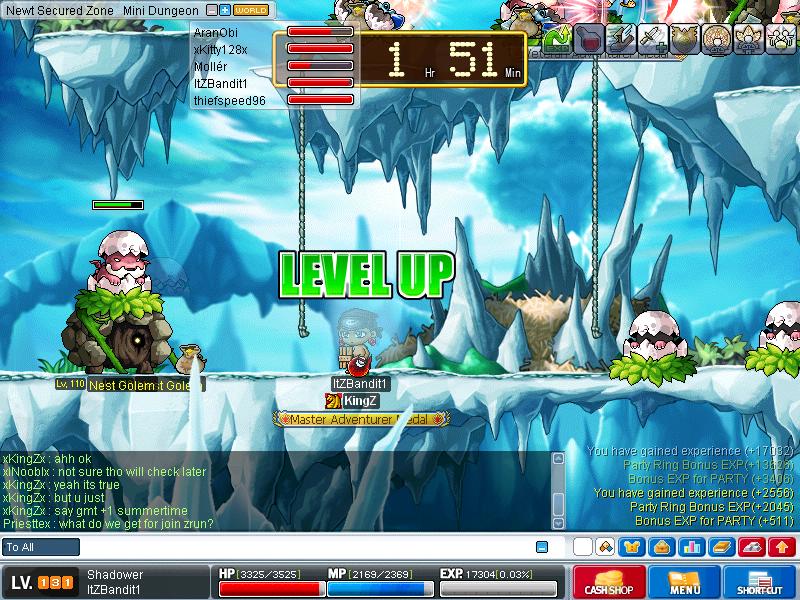Open the inventory bag icon button

[660, 547]
